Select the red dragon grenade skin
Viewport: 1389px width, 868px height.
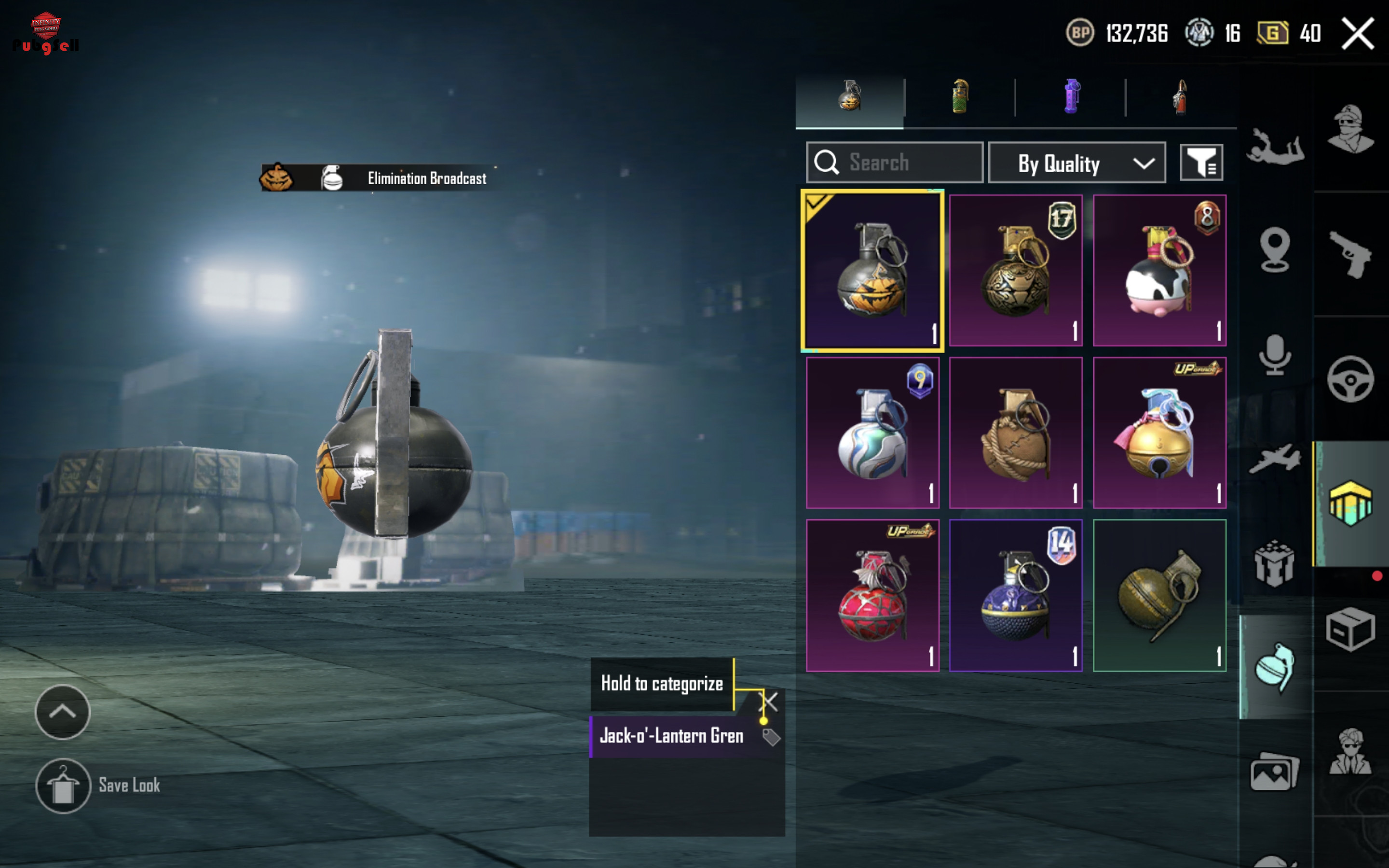tap(872, 596)
